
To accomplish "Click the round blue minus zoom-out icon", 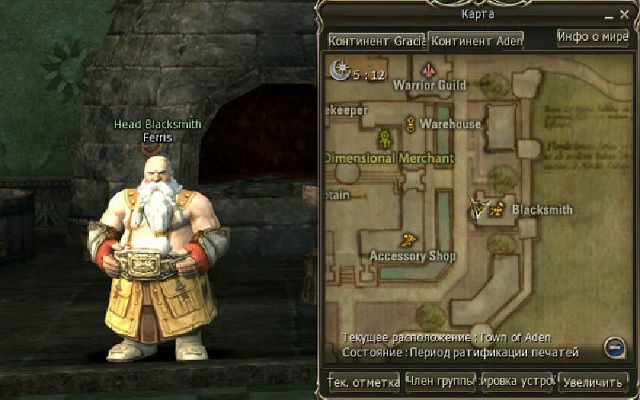I will 615,347.
